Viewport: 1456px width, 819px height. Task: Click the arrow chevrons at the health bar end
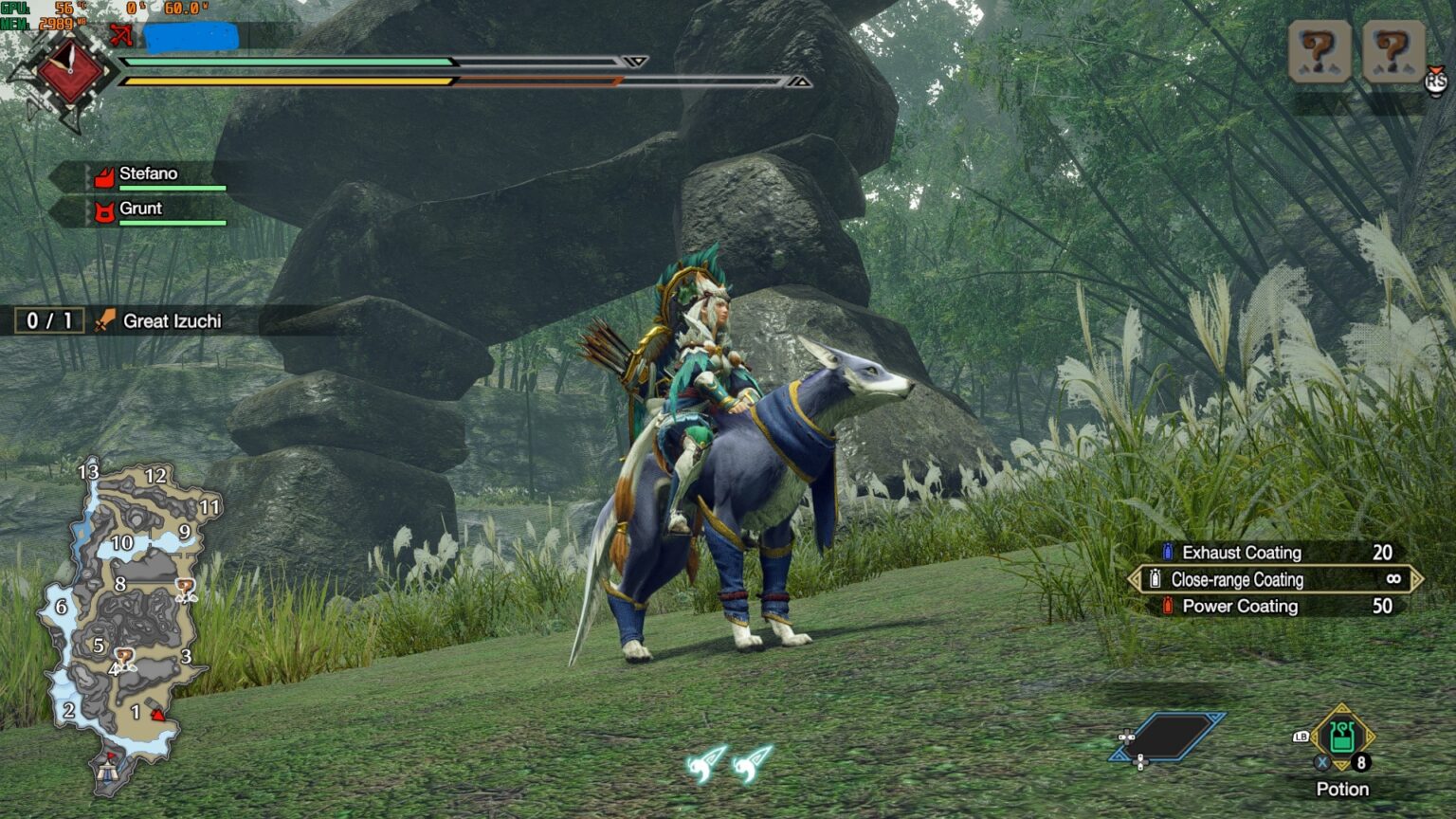click(637, 60)
